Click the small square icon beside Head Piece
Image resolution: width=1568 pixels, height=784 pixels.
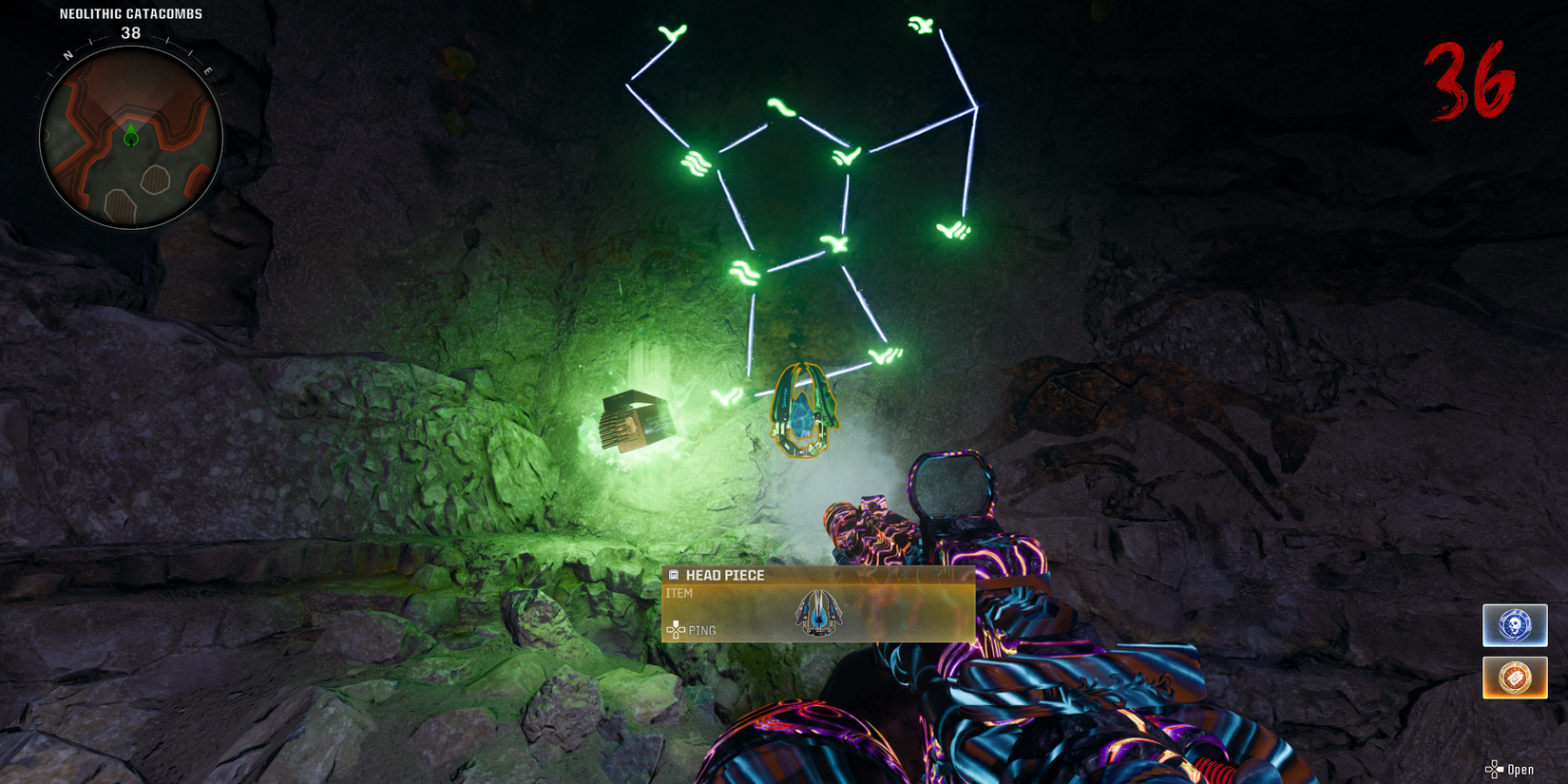pos(675,575)
